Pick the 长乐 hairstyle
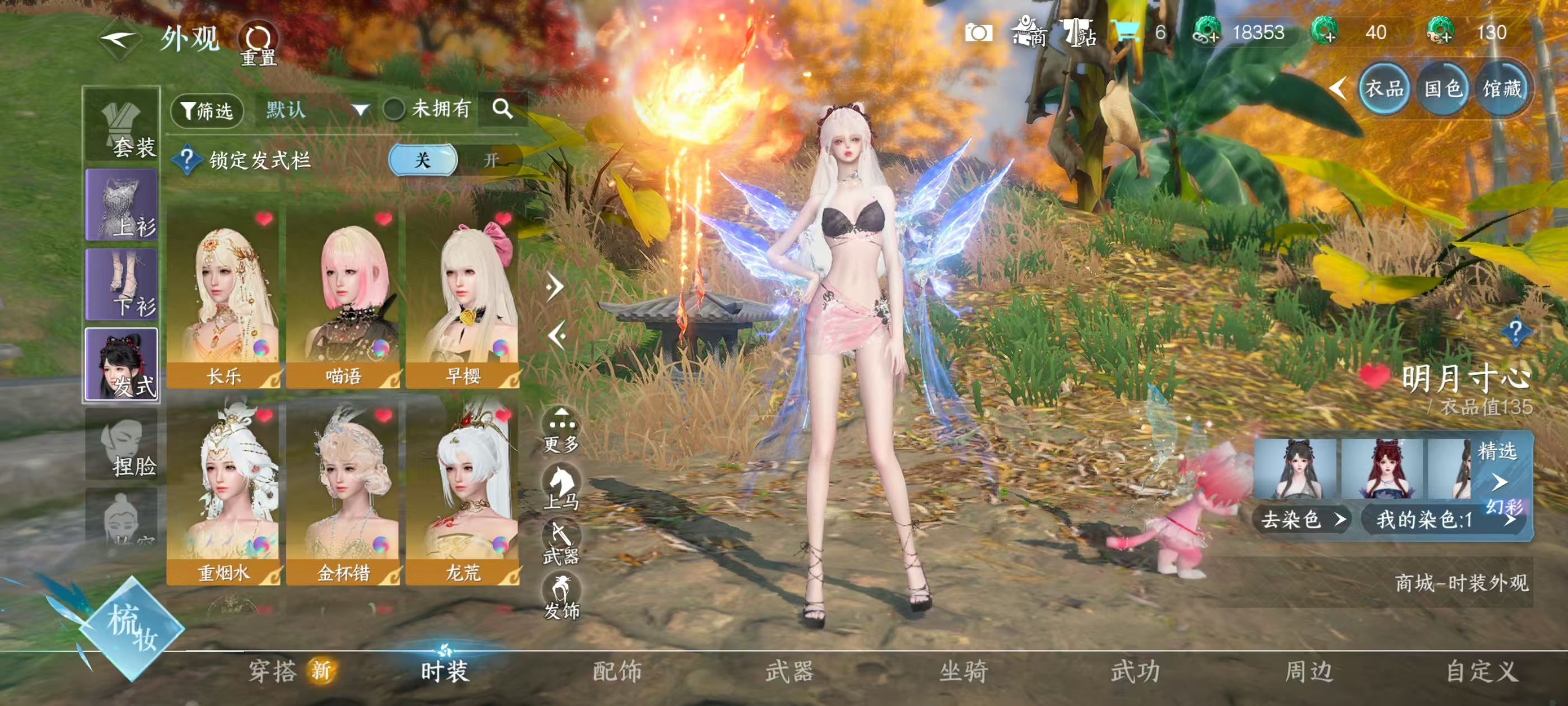The height and width of the screenshot is (706, 1568). click(x=223, y=299)
